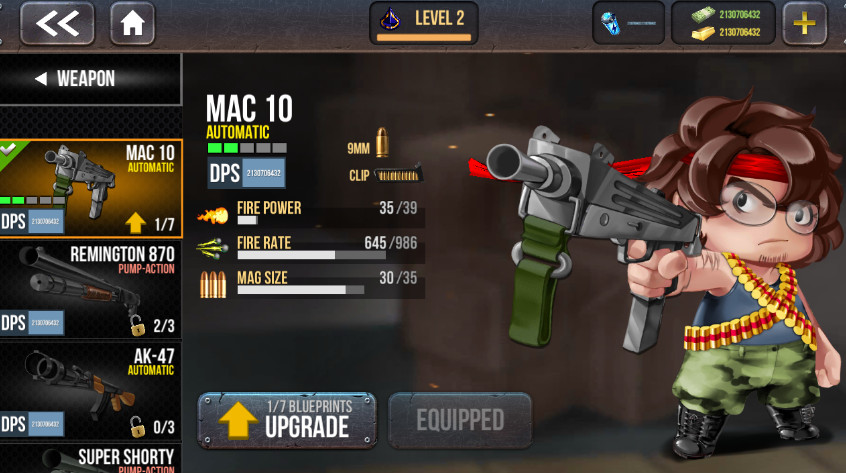The height and width of the screenshot is (473, 846).
Task: Open the blue key resource panel
Action: [x=628, y=23]
